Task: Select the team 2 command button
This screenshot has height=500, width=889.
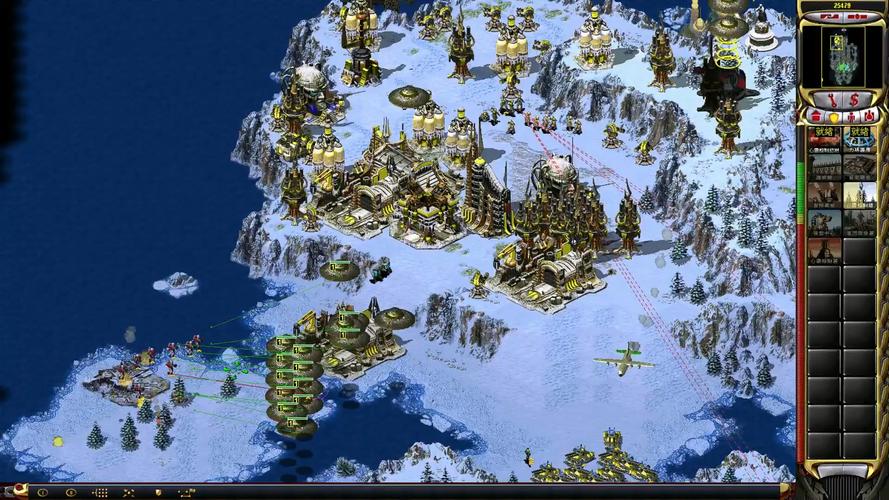Action: pyautogui.click(x=71, y=492)
